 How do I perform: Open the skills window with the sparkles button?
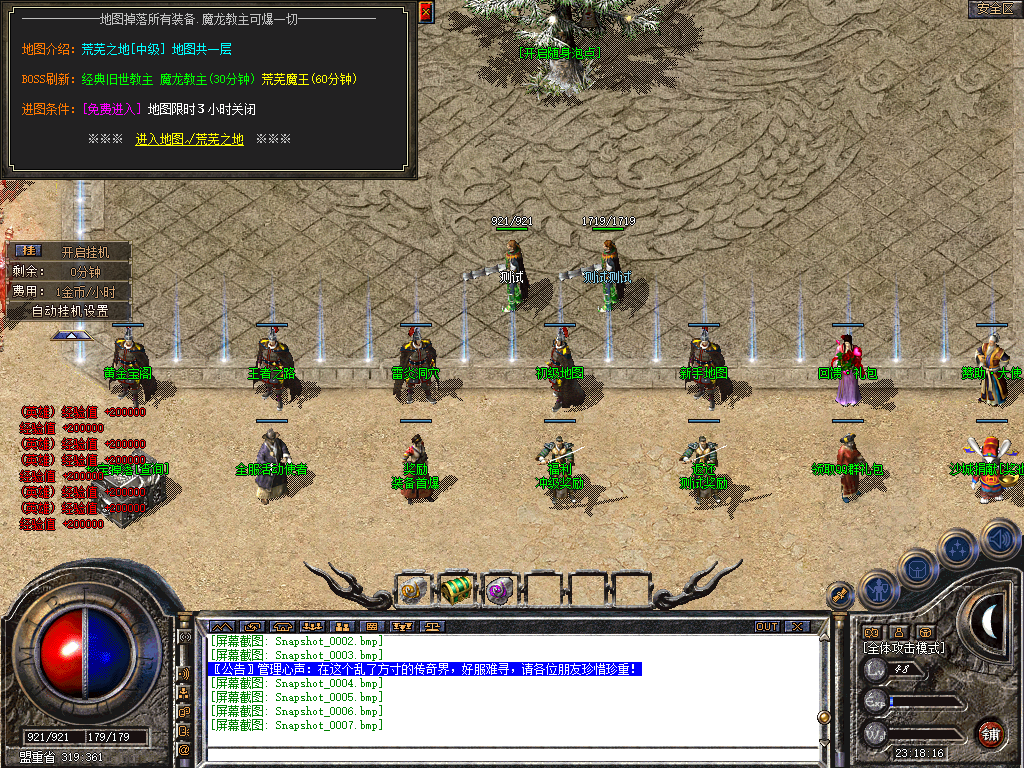pos(958,548)
